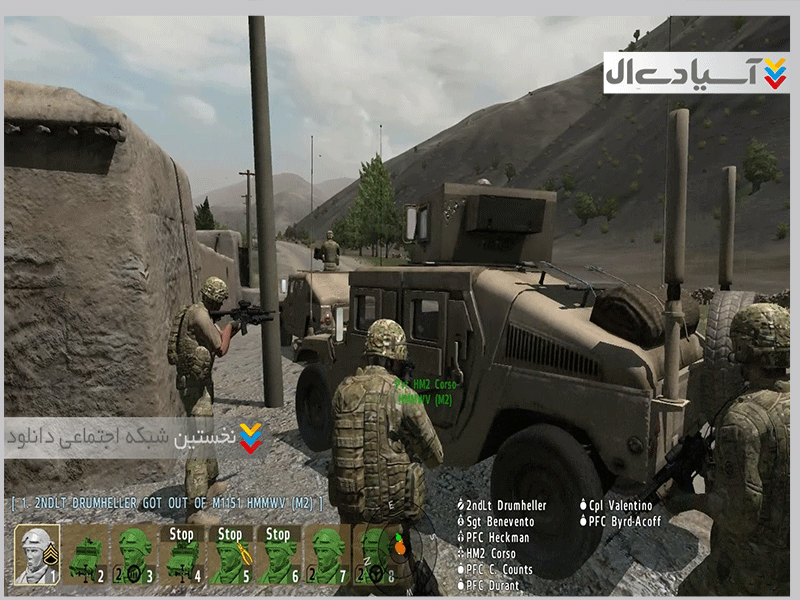
Task: Choose squad member number 3
Action: pyautogui.click(x=134, y=555)
